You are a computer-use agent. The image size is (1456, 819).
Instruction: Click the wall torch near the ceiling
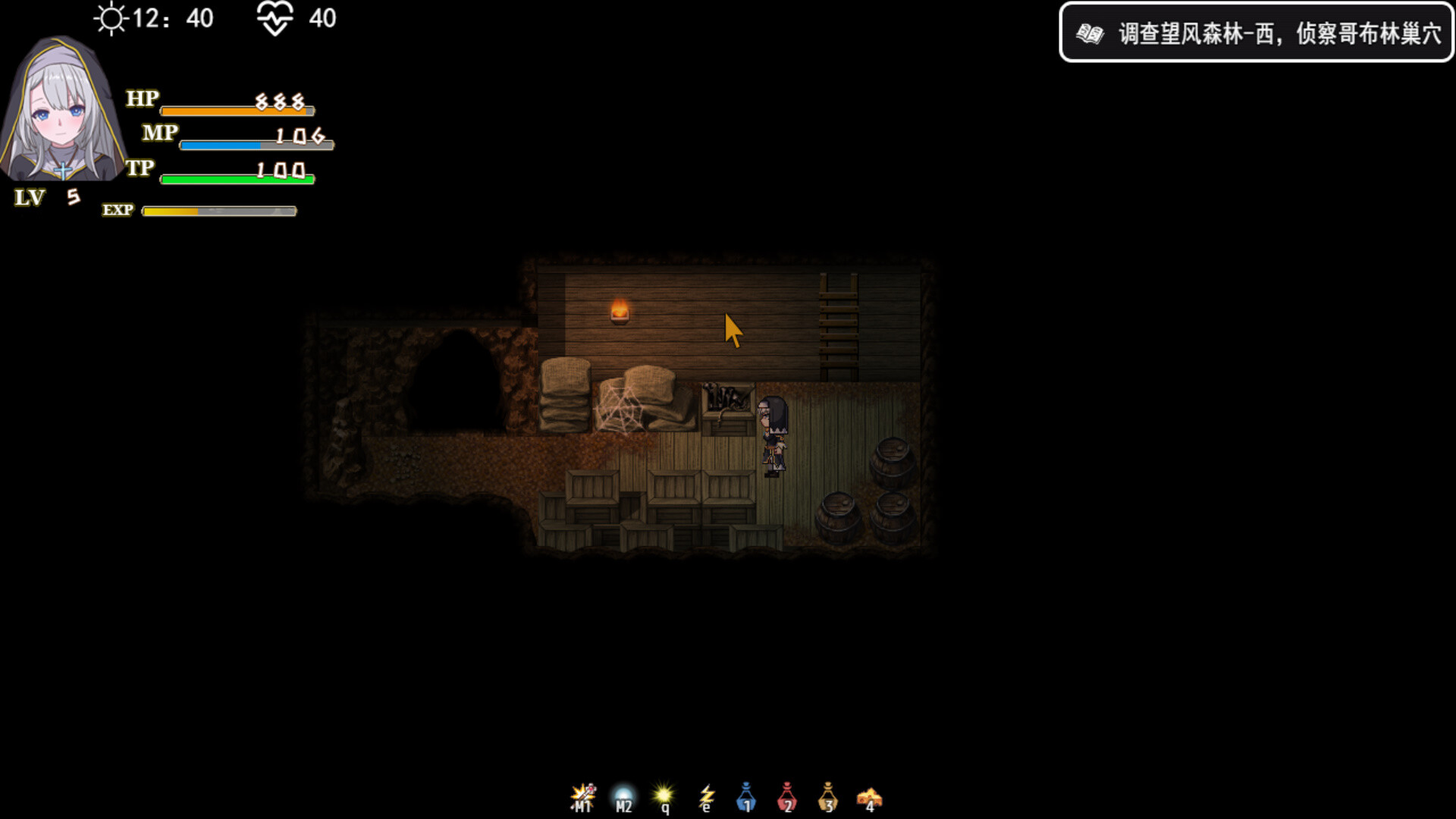(619, 309)
